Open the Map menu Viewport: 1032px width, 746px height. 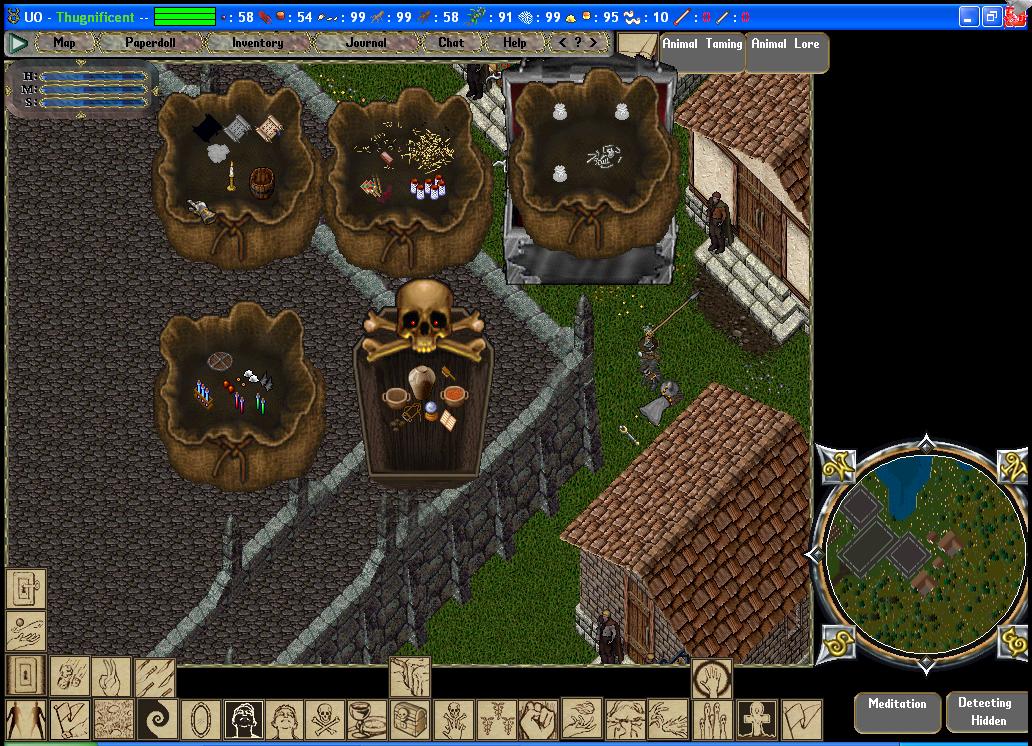point(64,43)
